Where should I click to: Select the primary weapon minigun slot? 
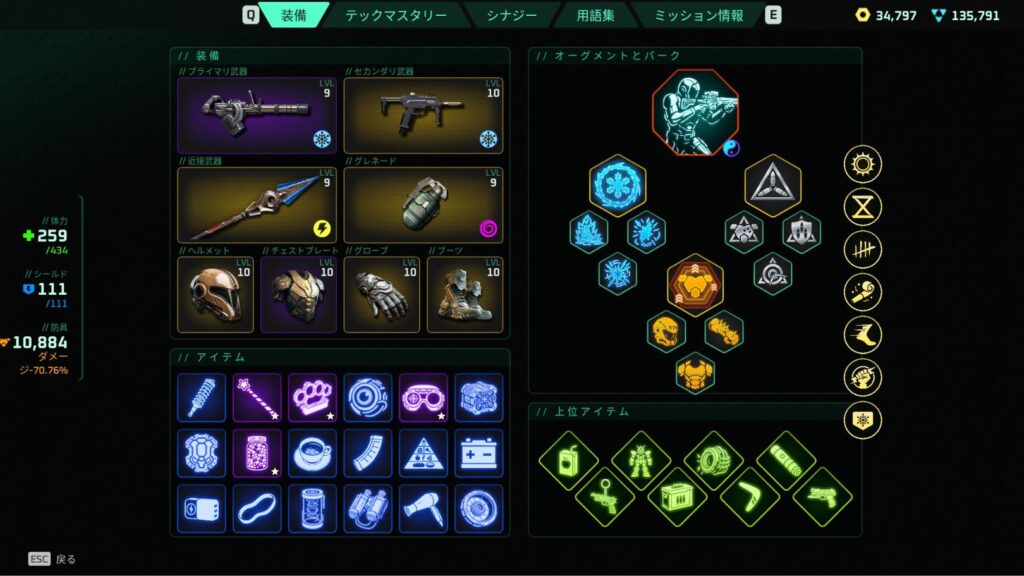click(x=257, y=115)
